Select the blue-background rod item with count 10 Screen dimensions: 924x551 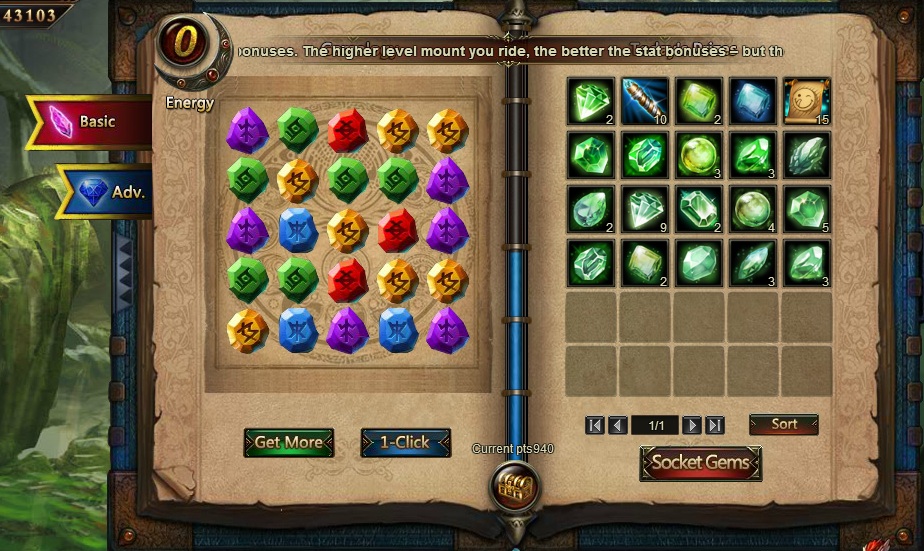click(x=645, y=101)
